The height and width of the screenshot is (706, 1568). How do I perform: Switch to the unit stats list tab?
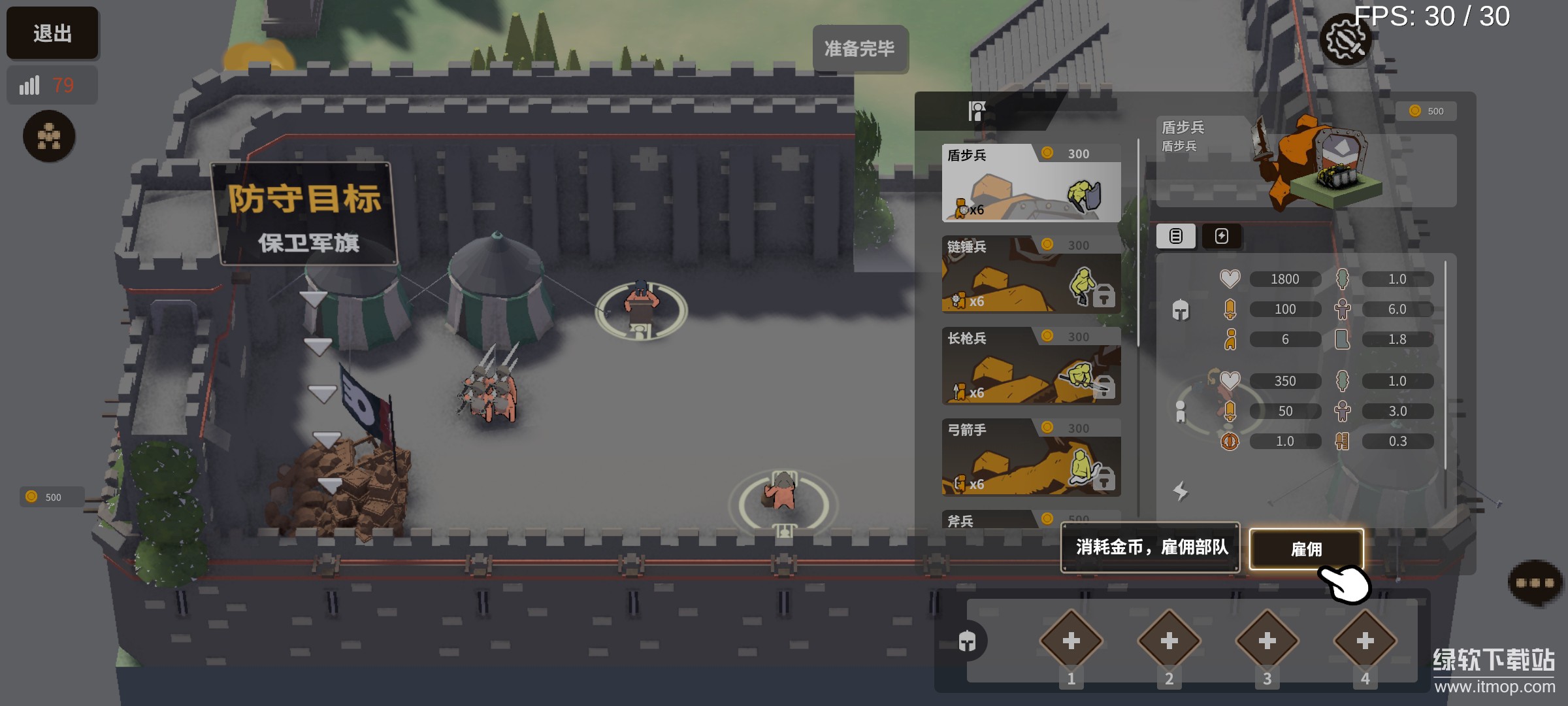pyautogui.click(x=1175, y=236)
